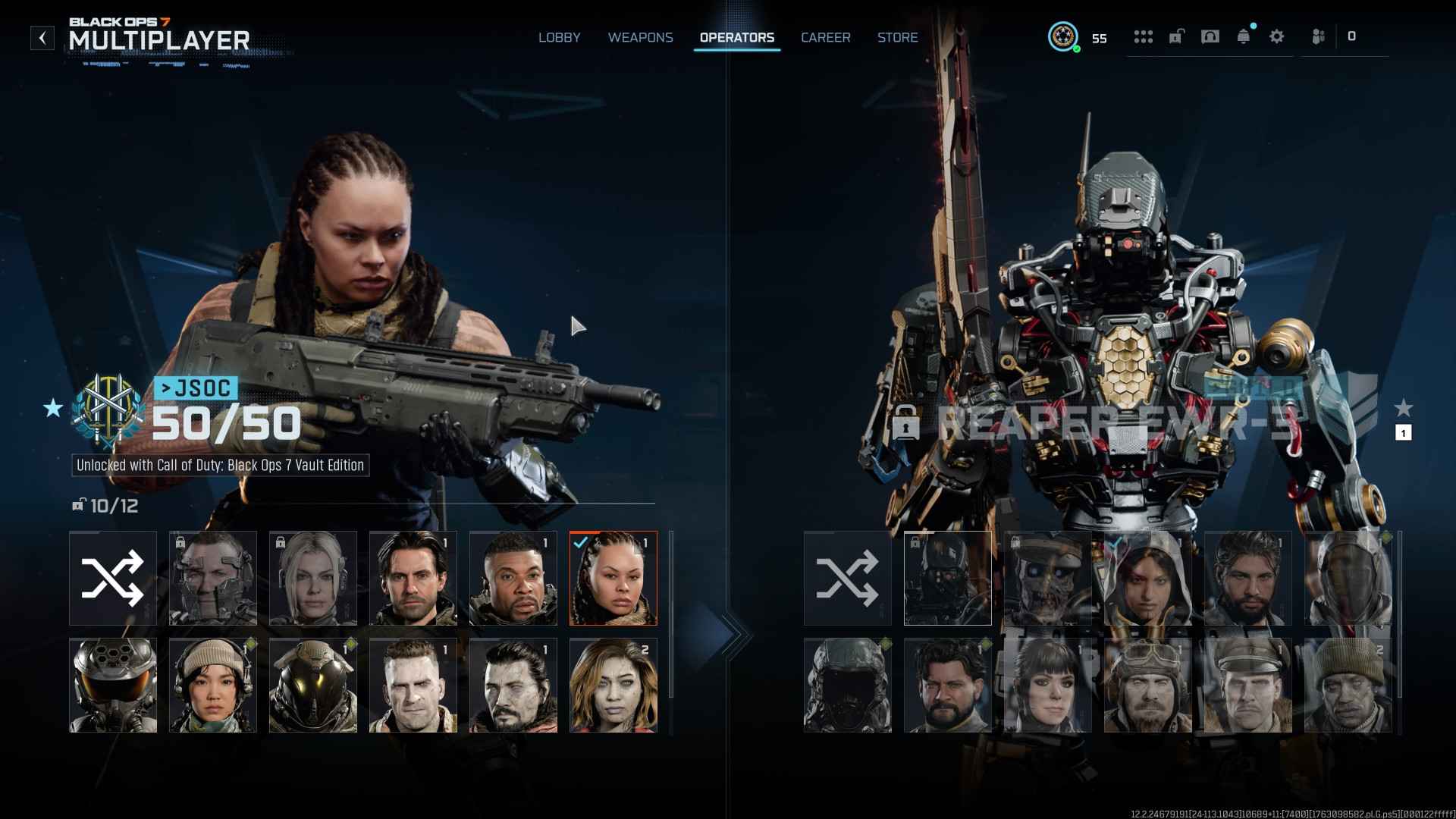
Task: Switch to the Career tab
Action: click(825, 38)
